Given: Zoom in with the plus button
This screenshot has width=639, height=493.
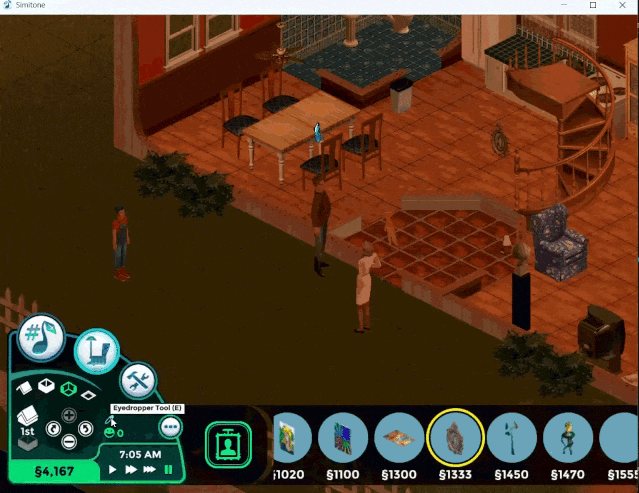Looking at the screenshot, I should click(x=69, y=414).
